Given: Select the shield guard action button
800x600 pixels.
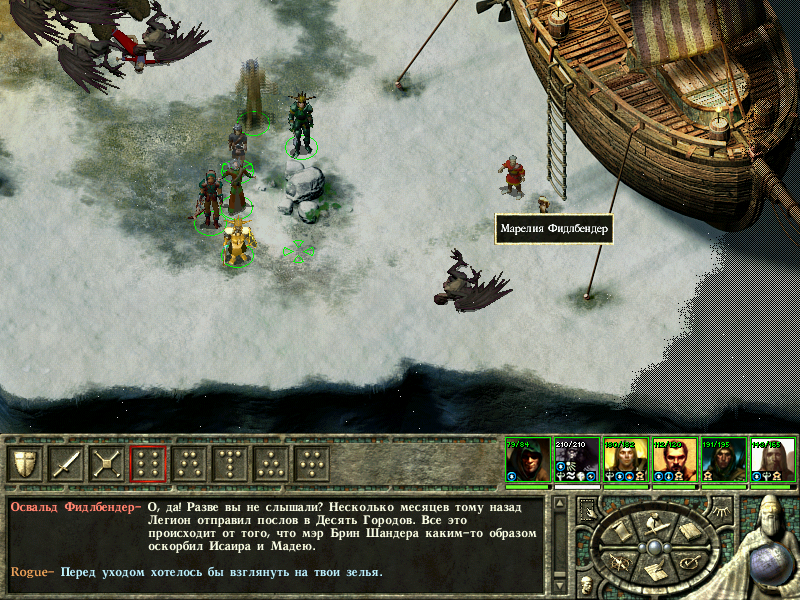Looking at the screenshot, I should pos(25,464).
